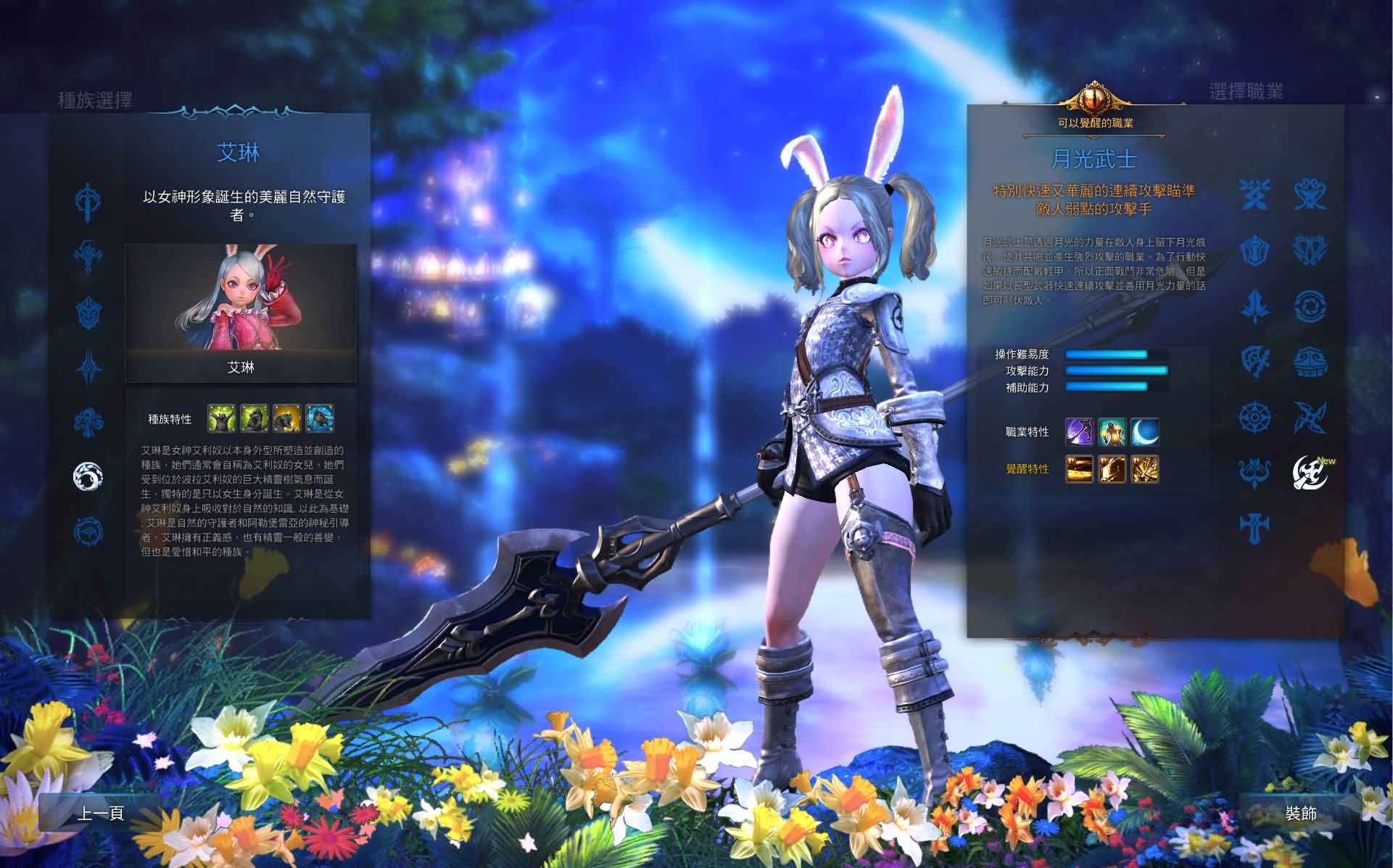Select the Priest class icon
The width and height of the screenshot is (1393, 868).
point(1256,523)
